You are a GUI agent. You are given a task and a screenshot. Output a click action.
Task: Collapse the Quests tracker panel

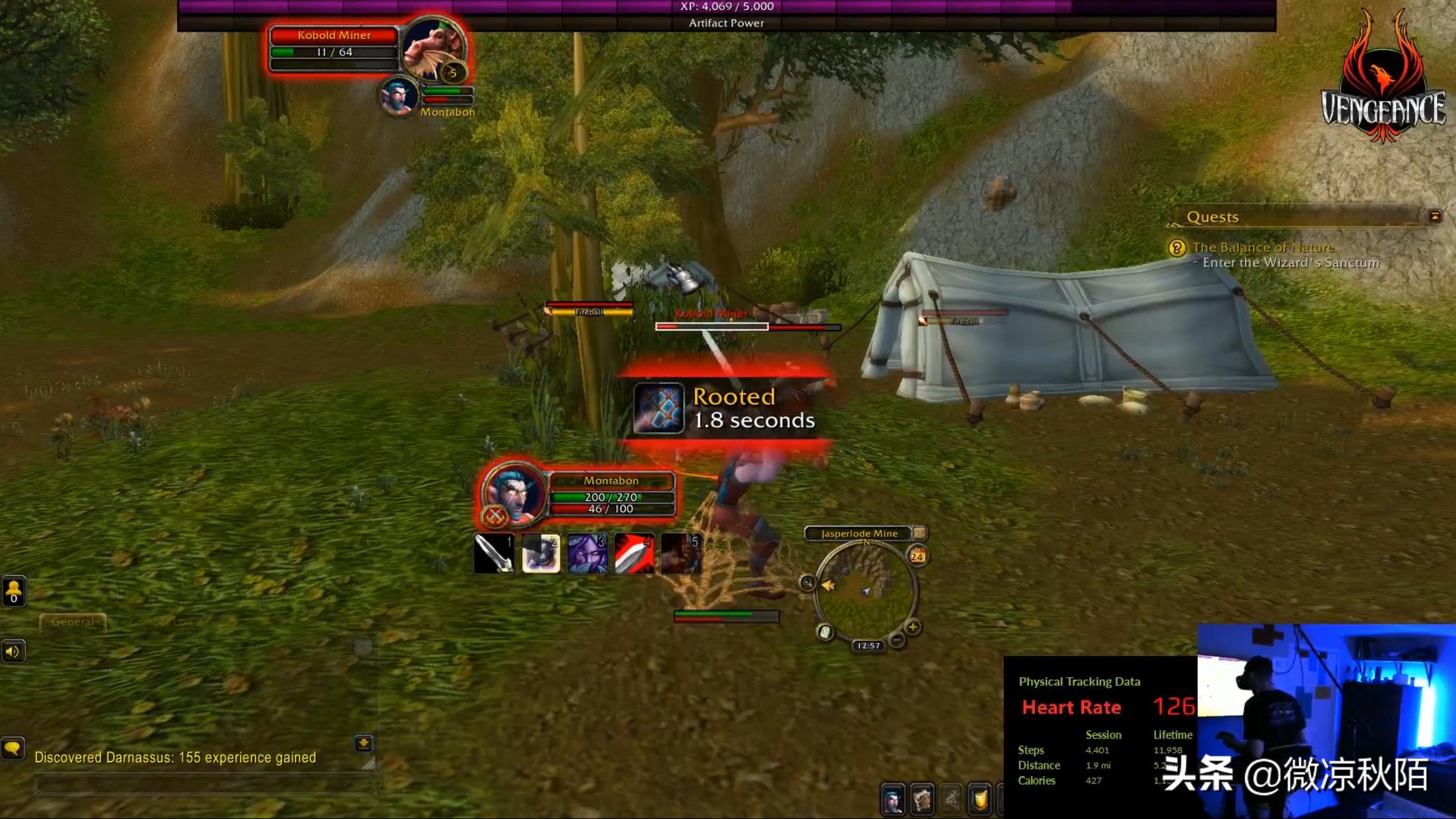[1434, 216]
